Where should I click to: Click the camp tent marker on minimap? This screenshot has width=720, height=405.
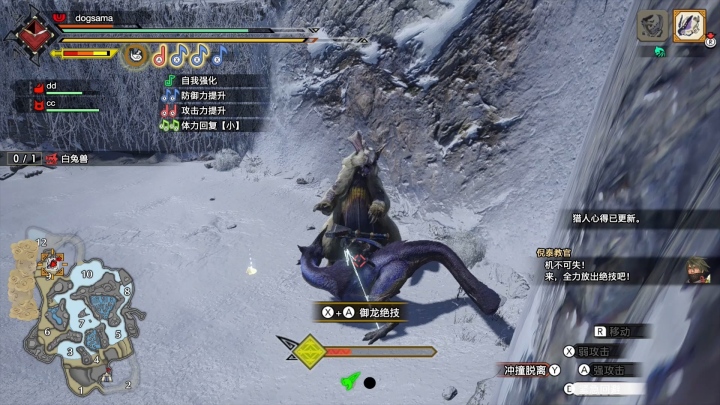[109, 373]
